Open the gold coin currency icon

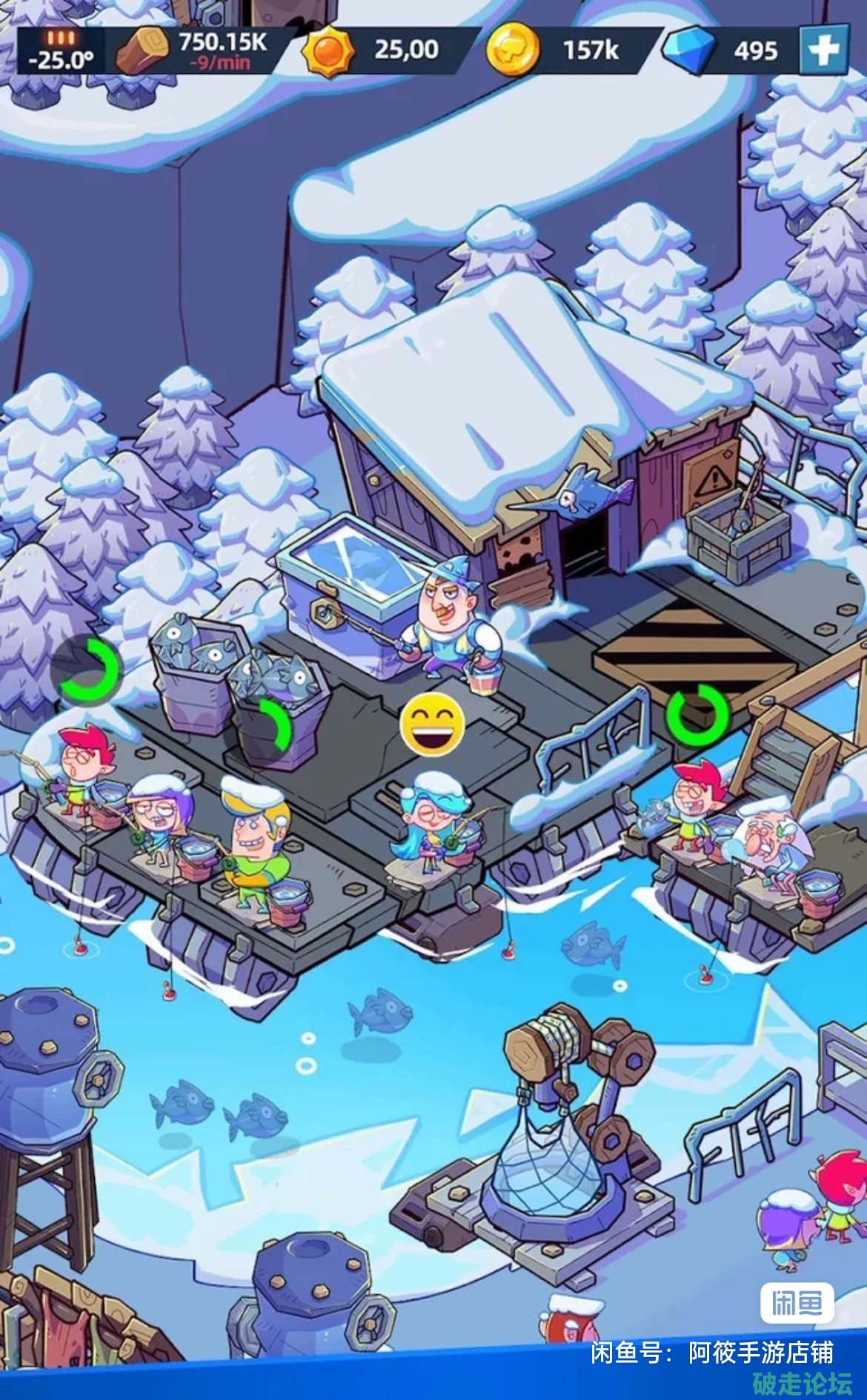pyautogui.click(x=512, y=50)
